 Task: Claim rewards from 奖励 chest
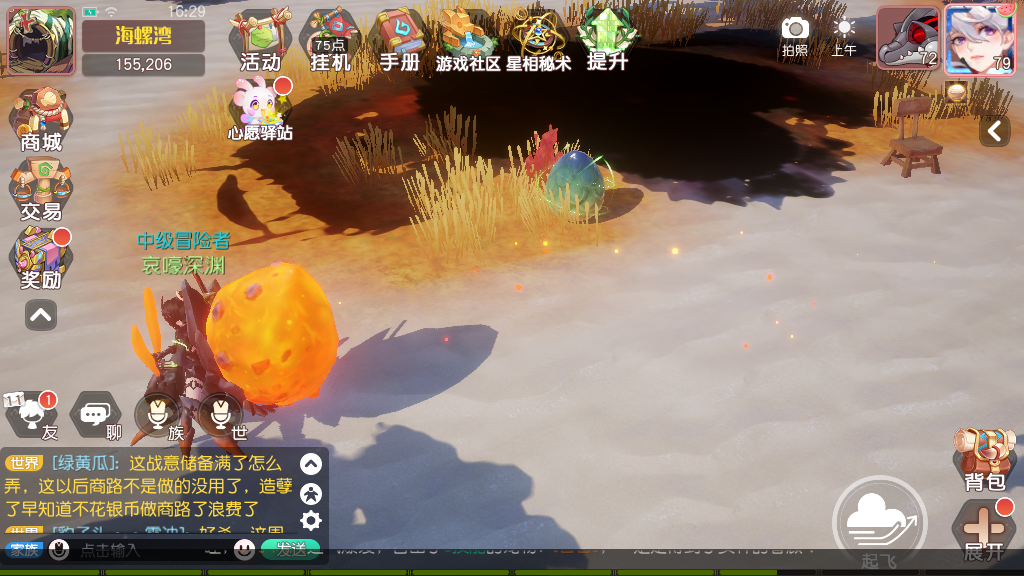click(x=41, y=258)
